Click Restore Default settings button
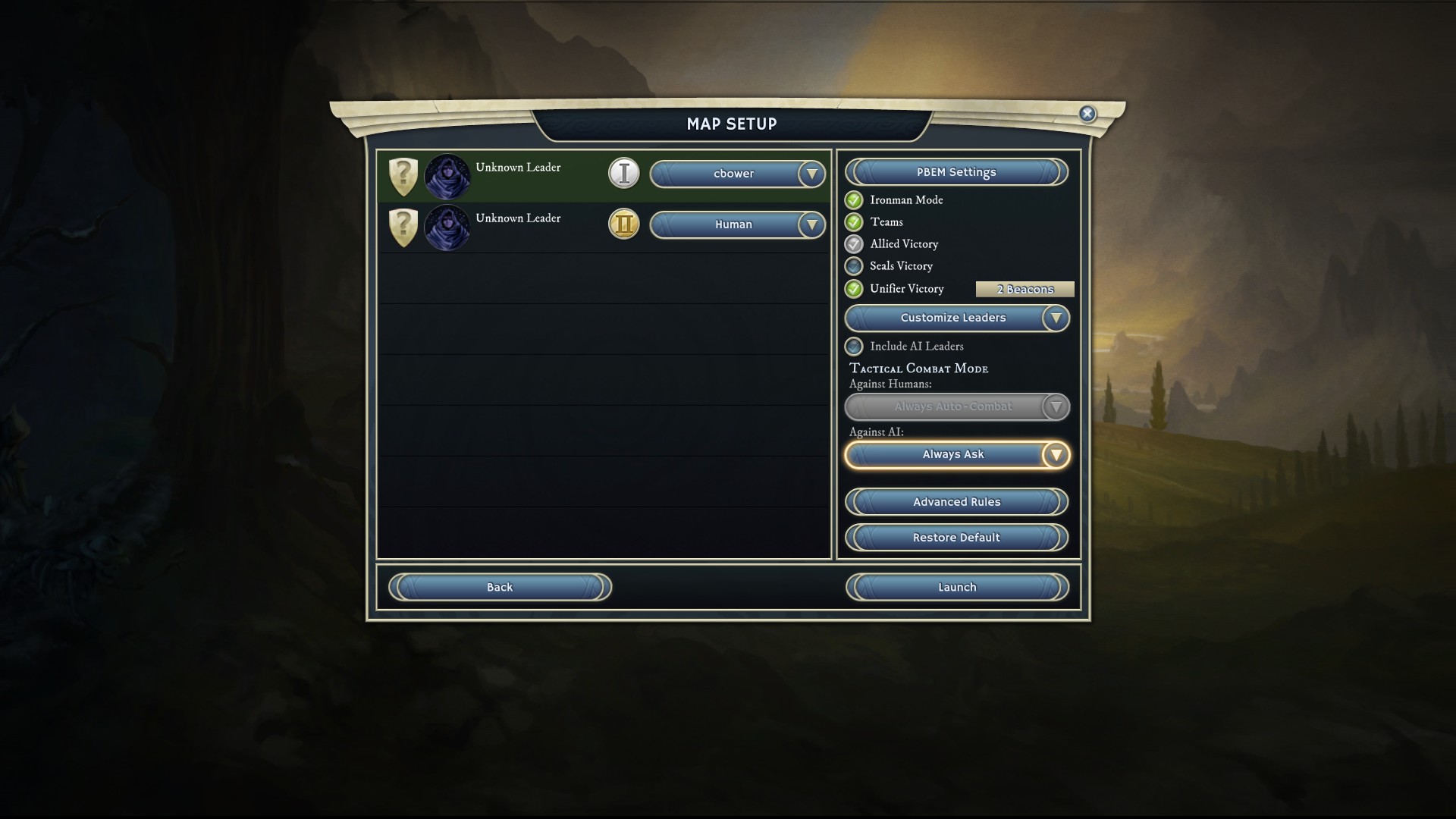The height and width of the screenshot is (819, 1456). 956,538
